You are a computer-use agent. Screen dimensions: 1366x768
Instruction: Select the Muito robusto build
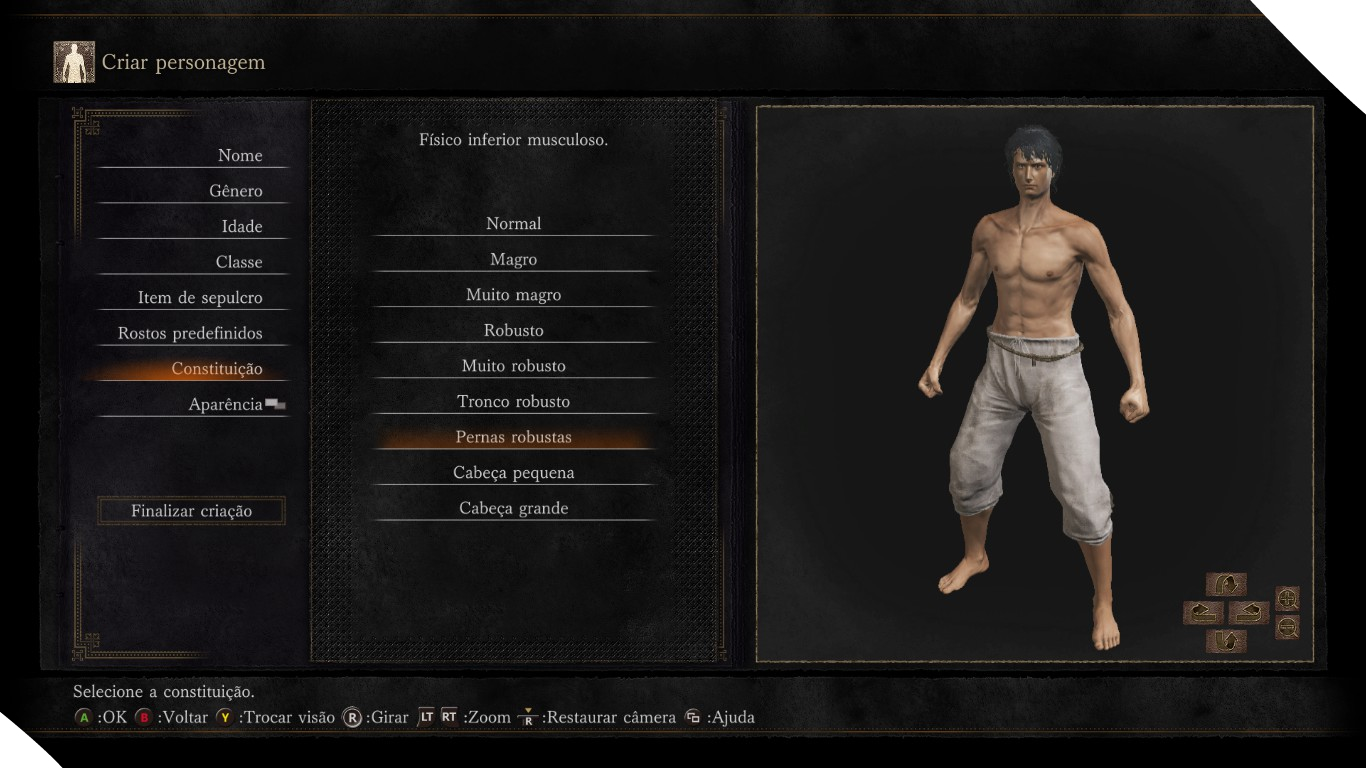(513, 366)
